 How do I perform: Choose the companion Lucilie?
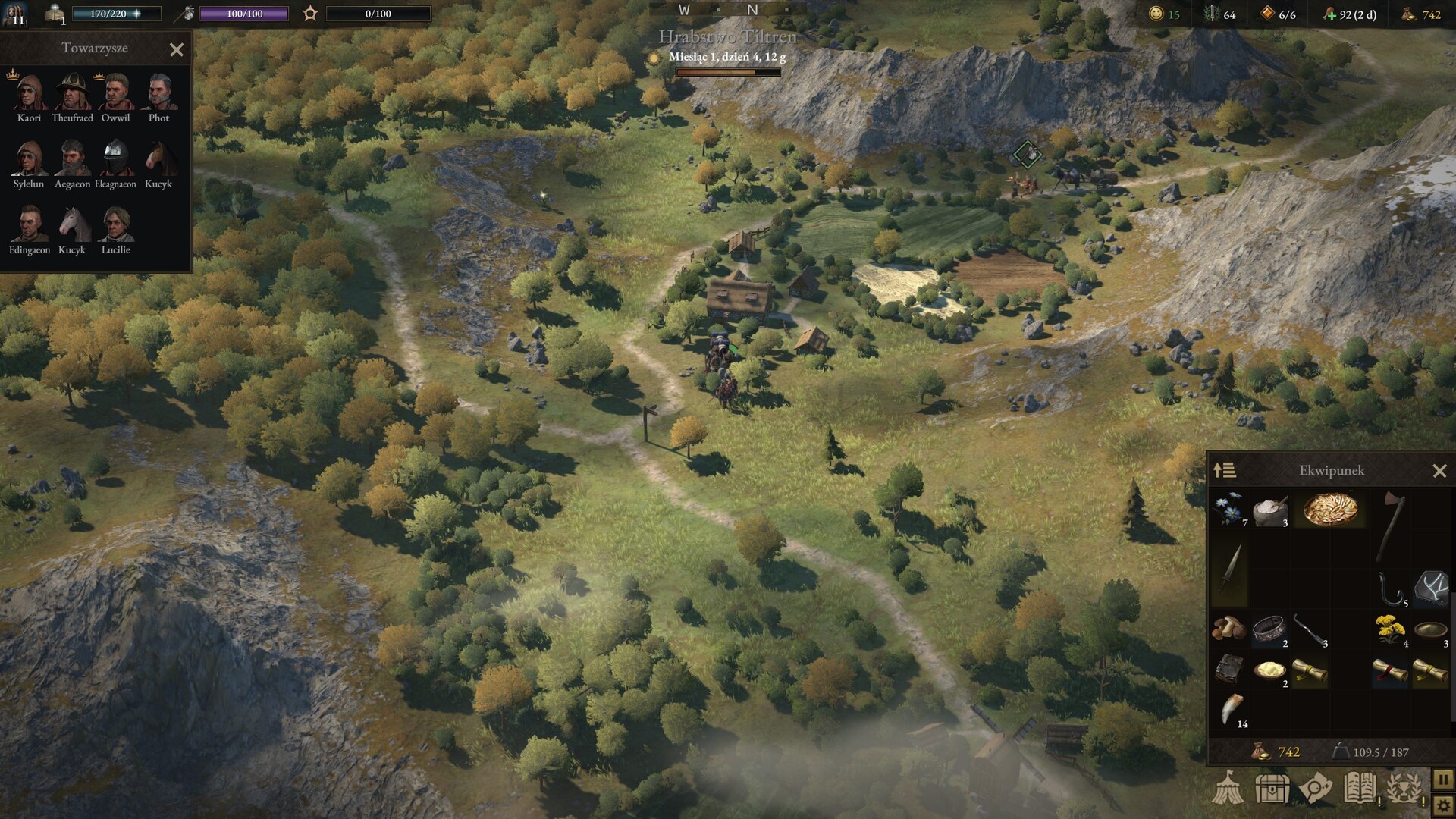pos(115,226)
